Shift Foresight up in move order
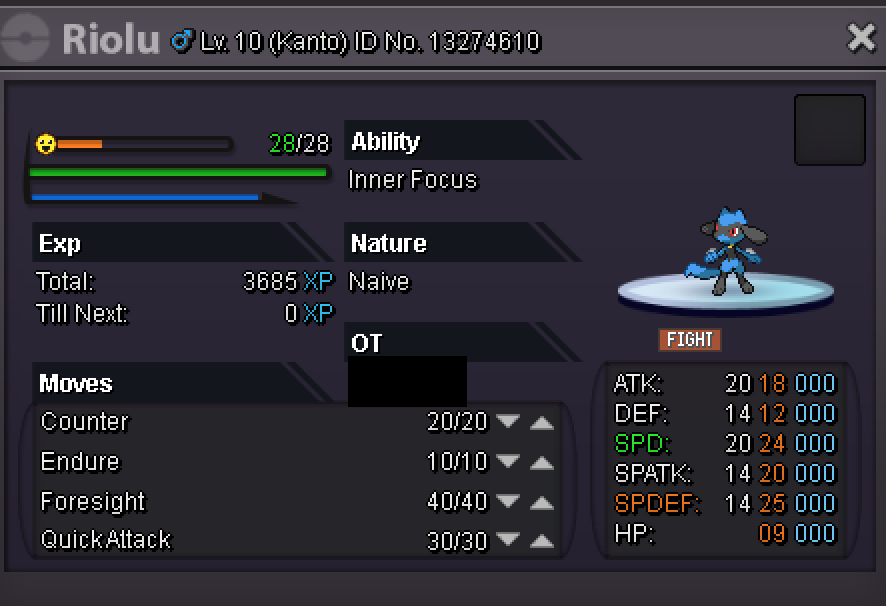Screen dimensions: 886x606 [541, 501]
